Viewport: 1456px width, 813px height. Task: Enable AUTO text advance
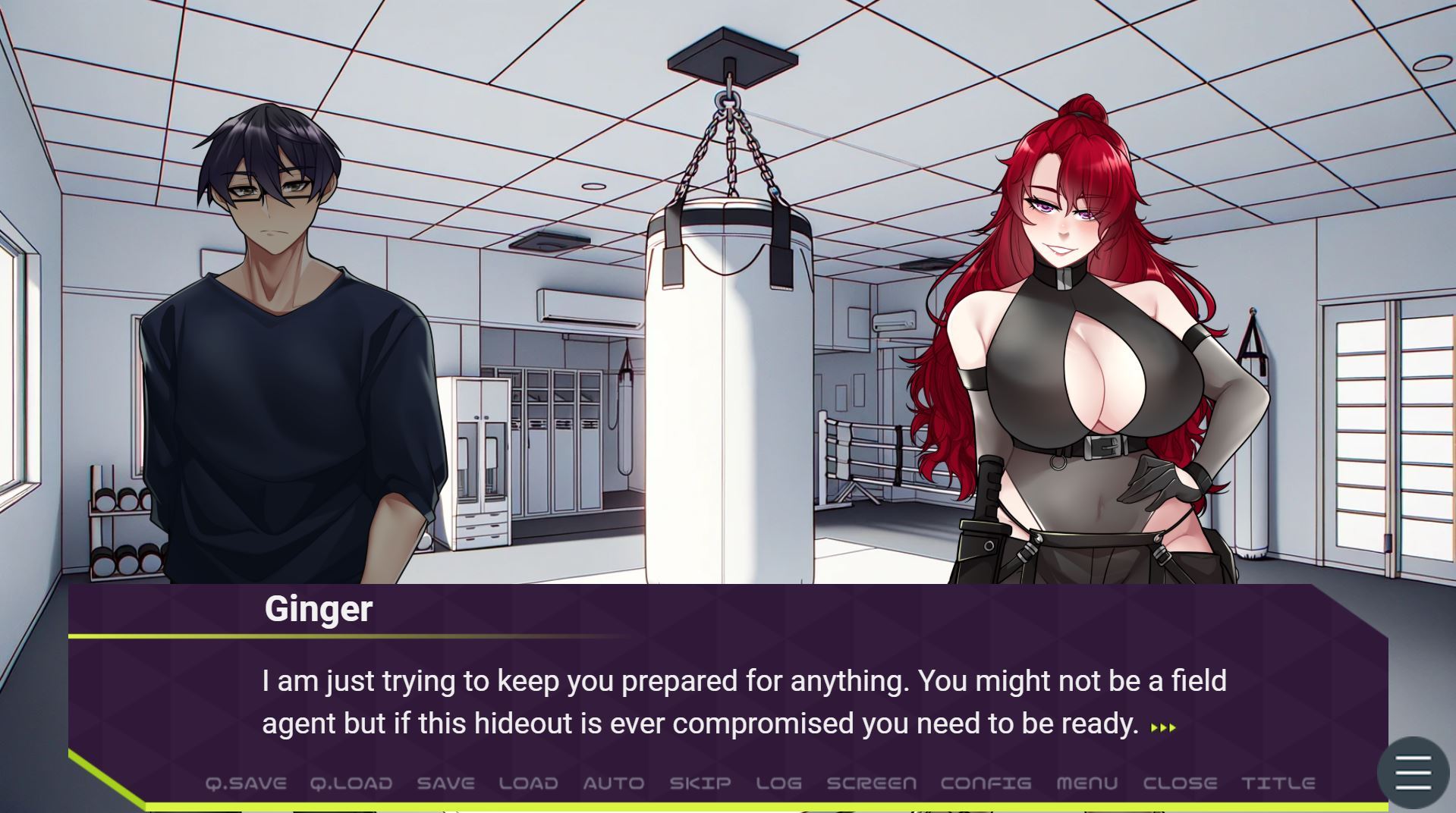tap(613, 783)
